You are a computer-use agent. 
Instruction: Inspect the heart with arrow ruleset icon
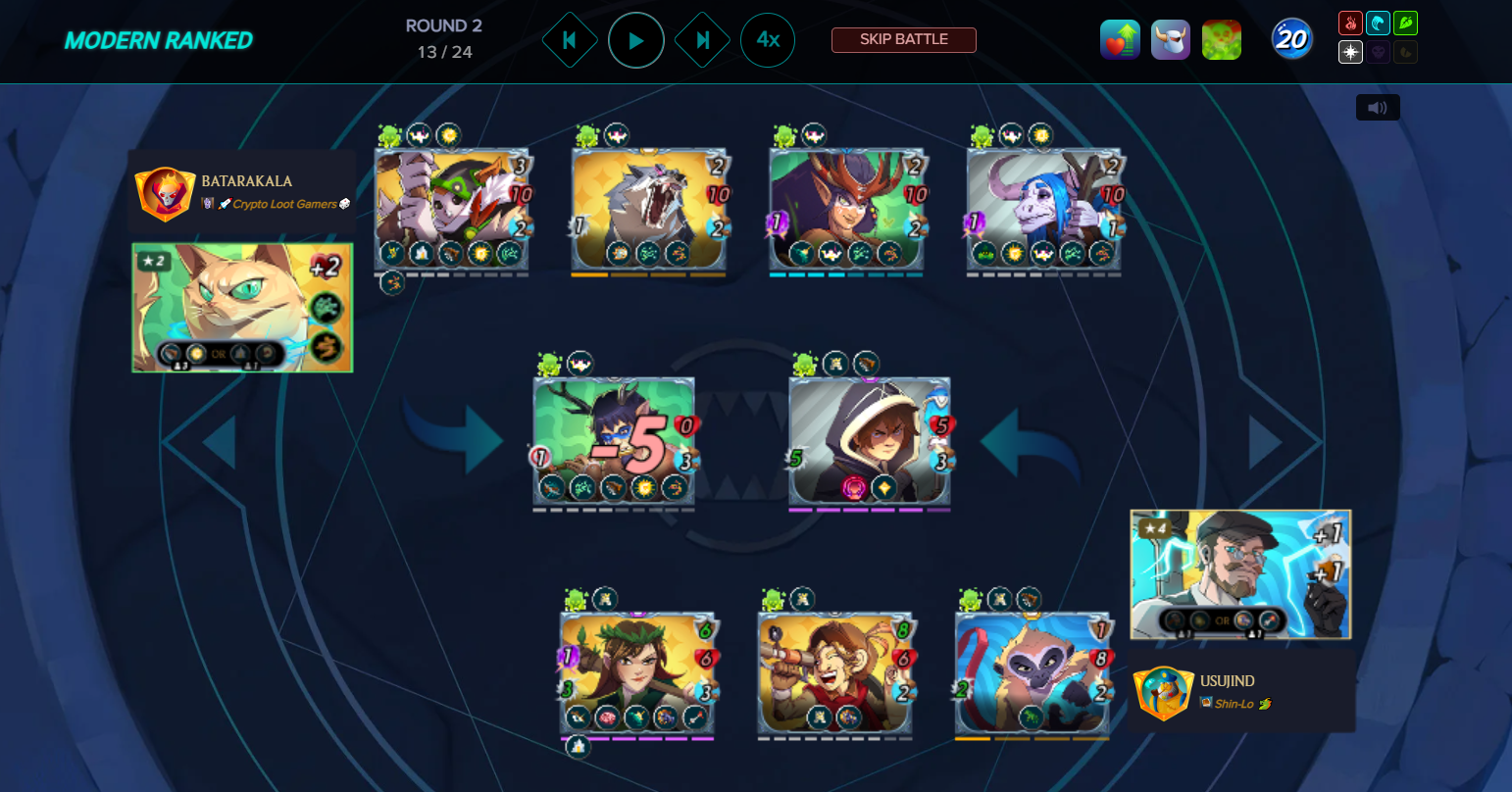[1120, 40]
